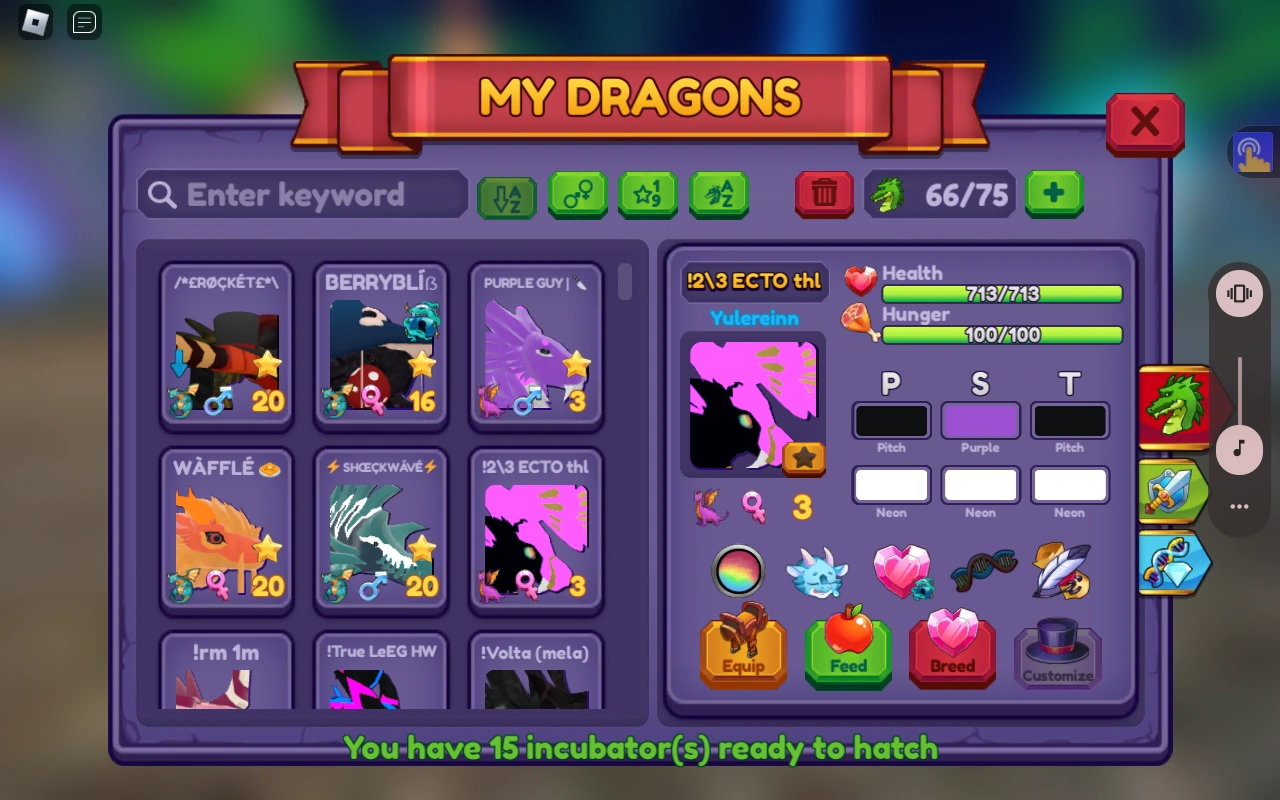
Task: Click the green plus to add dragon slots
Action: (x=1055, y=194)
